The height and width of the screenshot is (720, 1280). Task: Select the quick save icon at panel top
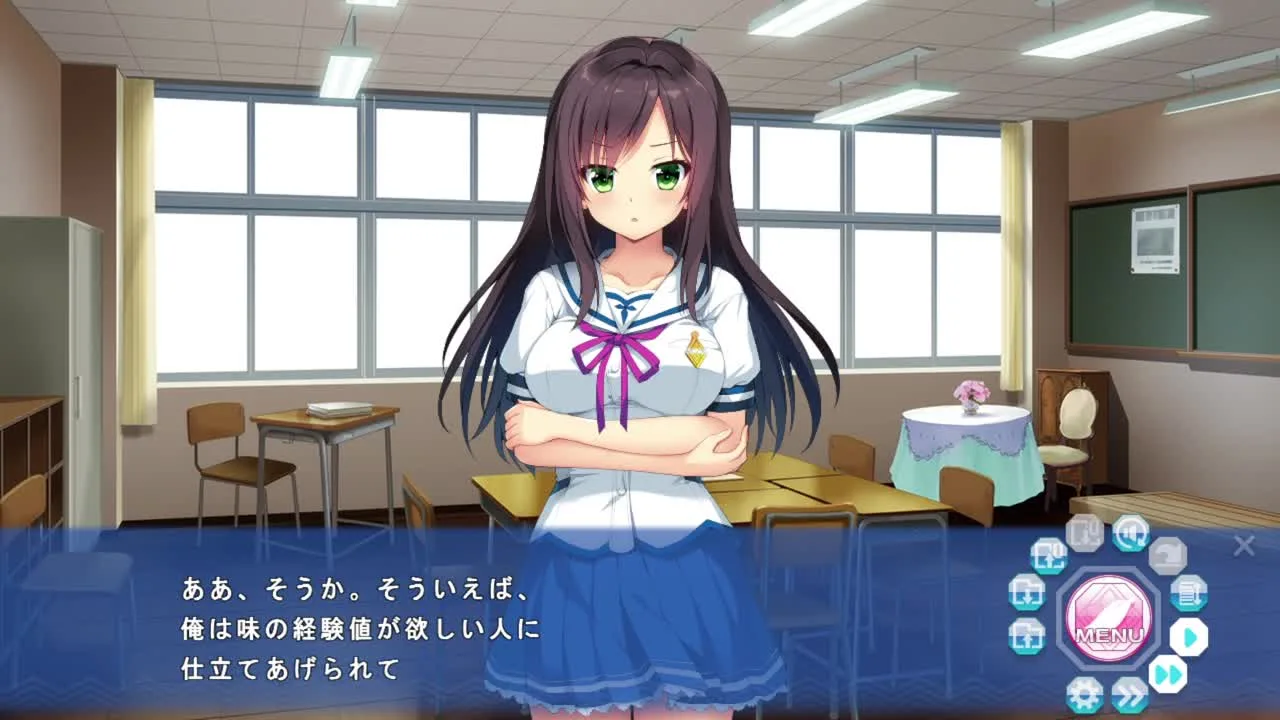(1085, 533)
